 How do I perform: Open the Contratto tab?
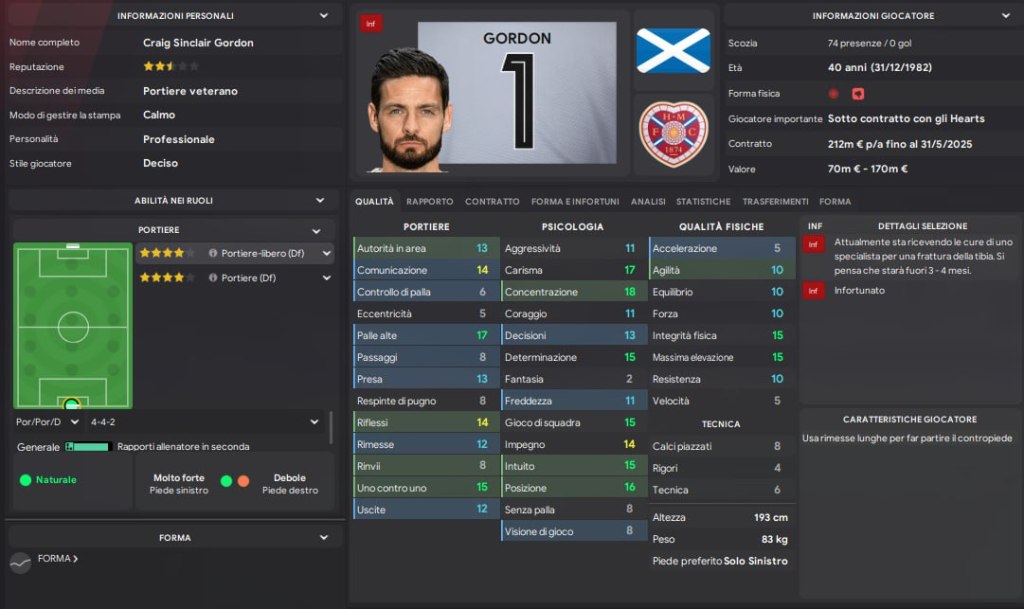pyautogui.click(x=492, y=201)
